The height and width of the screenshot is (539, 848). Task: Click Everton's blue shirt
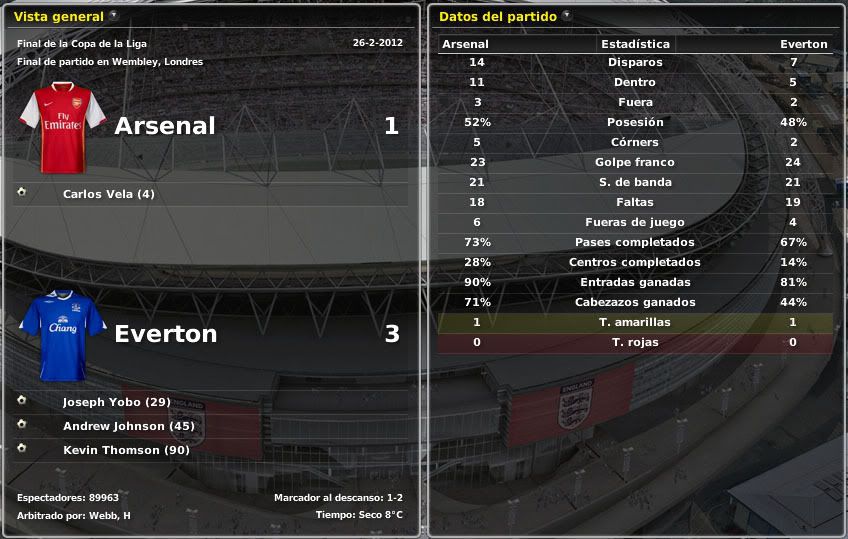click(63, 335)
